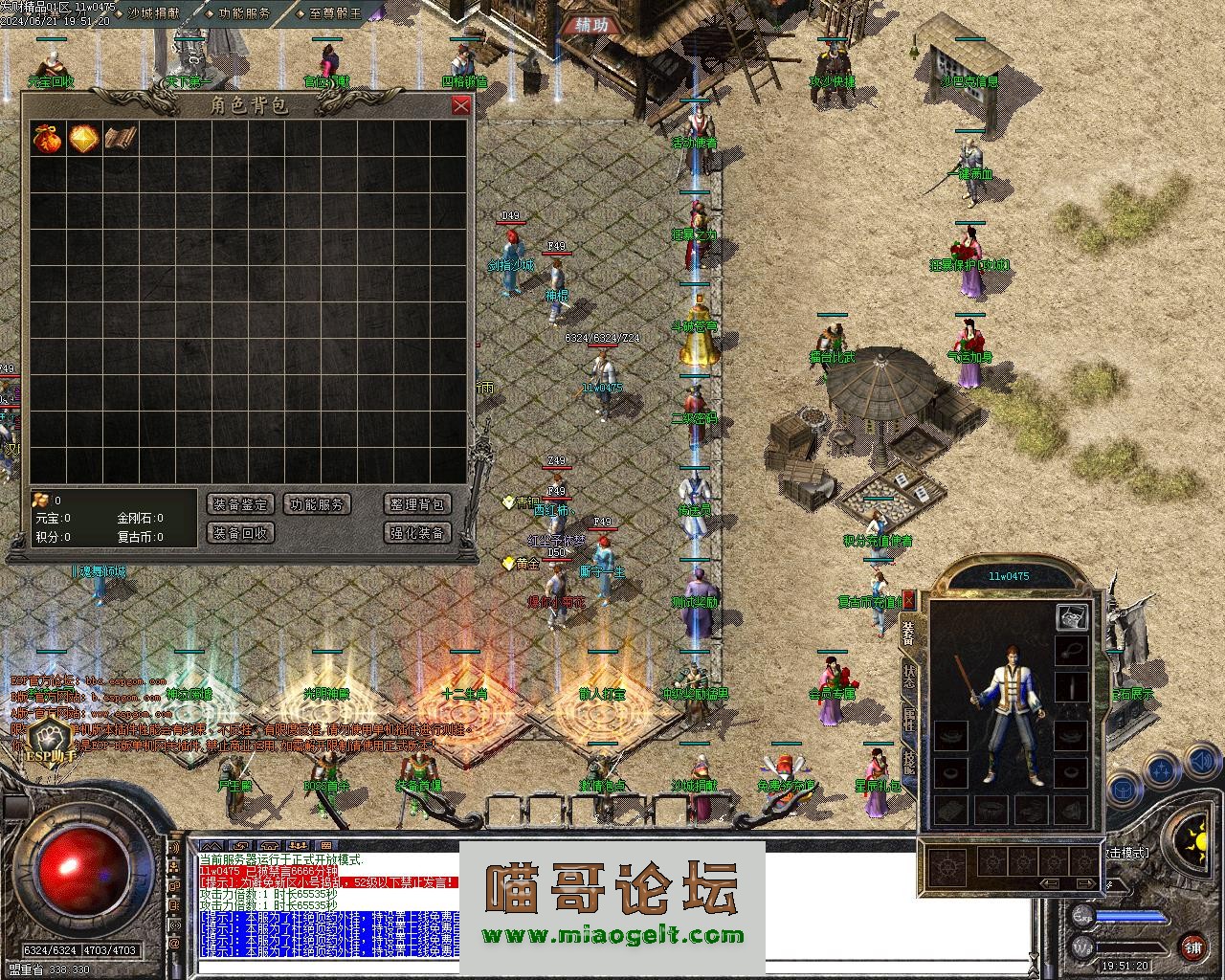Open 功能服务 in the bag panel

pyautogui.click(x=318, y=504)
